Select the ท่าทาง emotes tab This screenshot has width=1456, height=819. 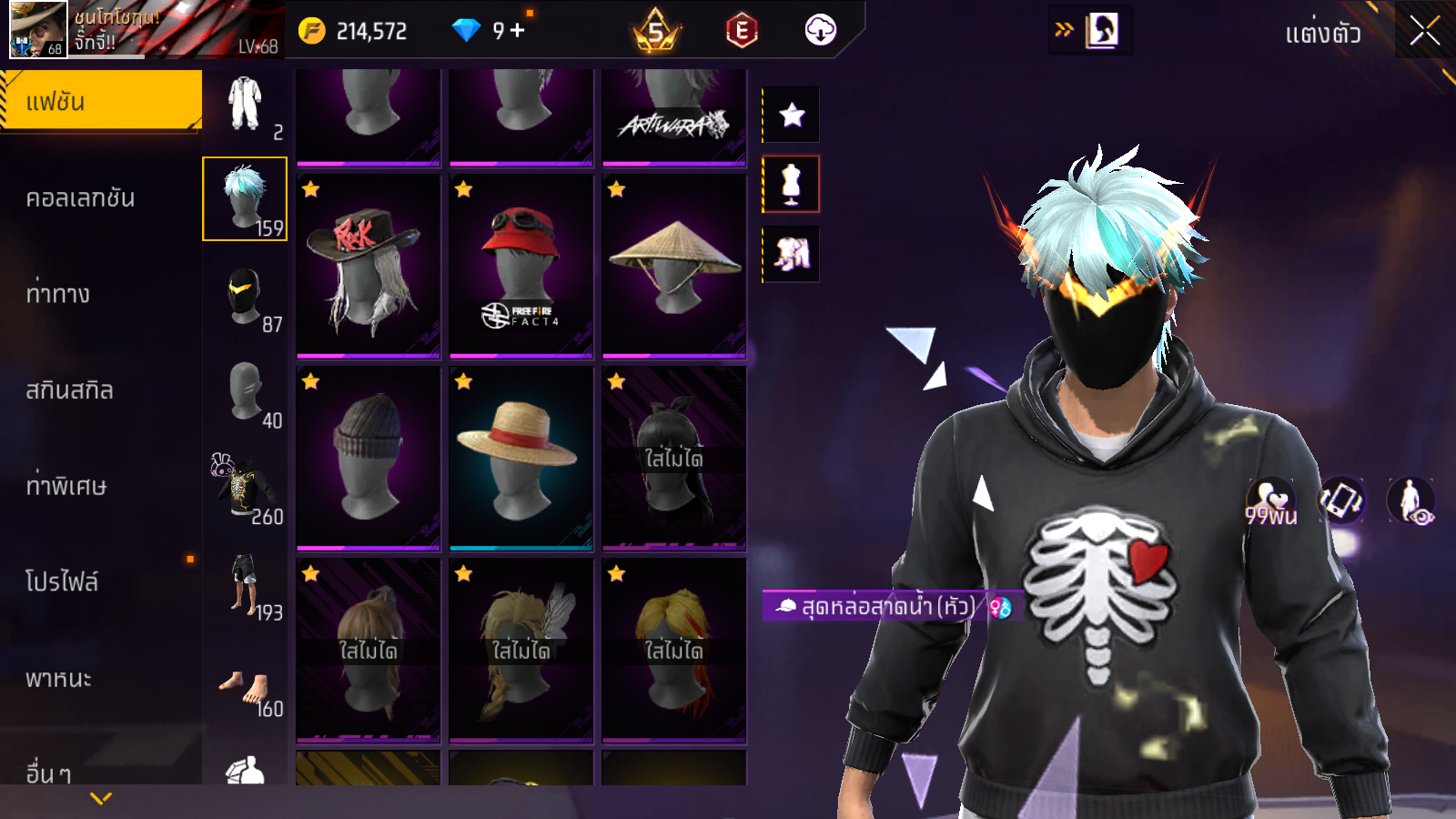click(x=58, y=294)
